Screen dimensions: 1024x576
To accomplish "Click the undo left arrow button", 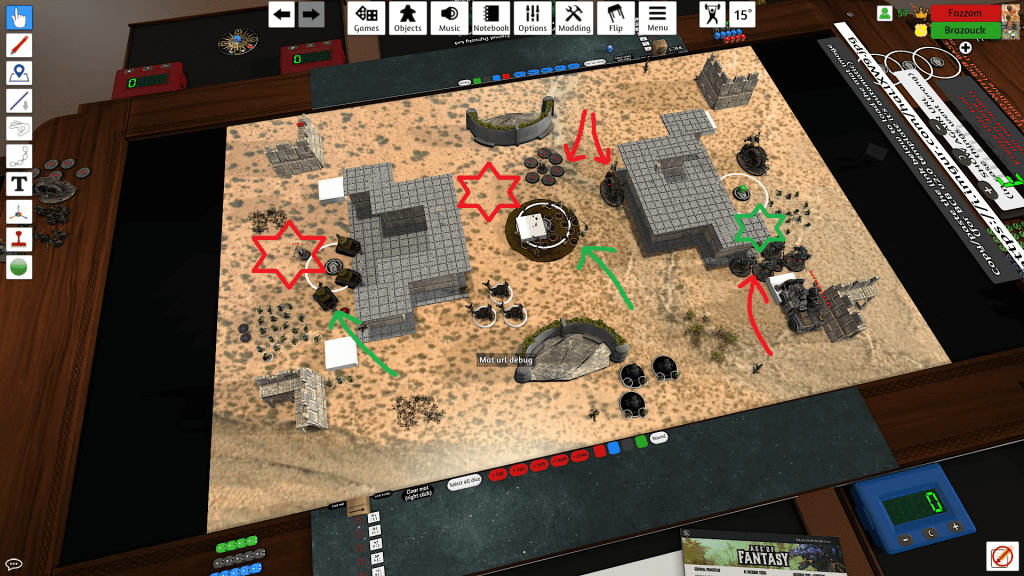I will click(x=282, y=14).
